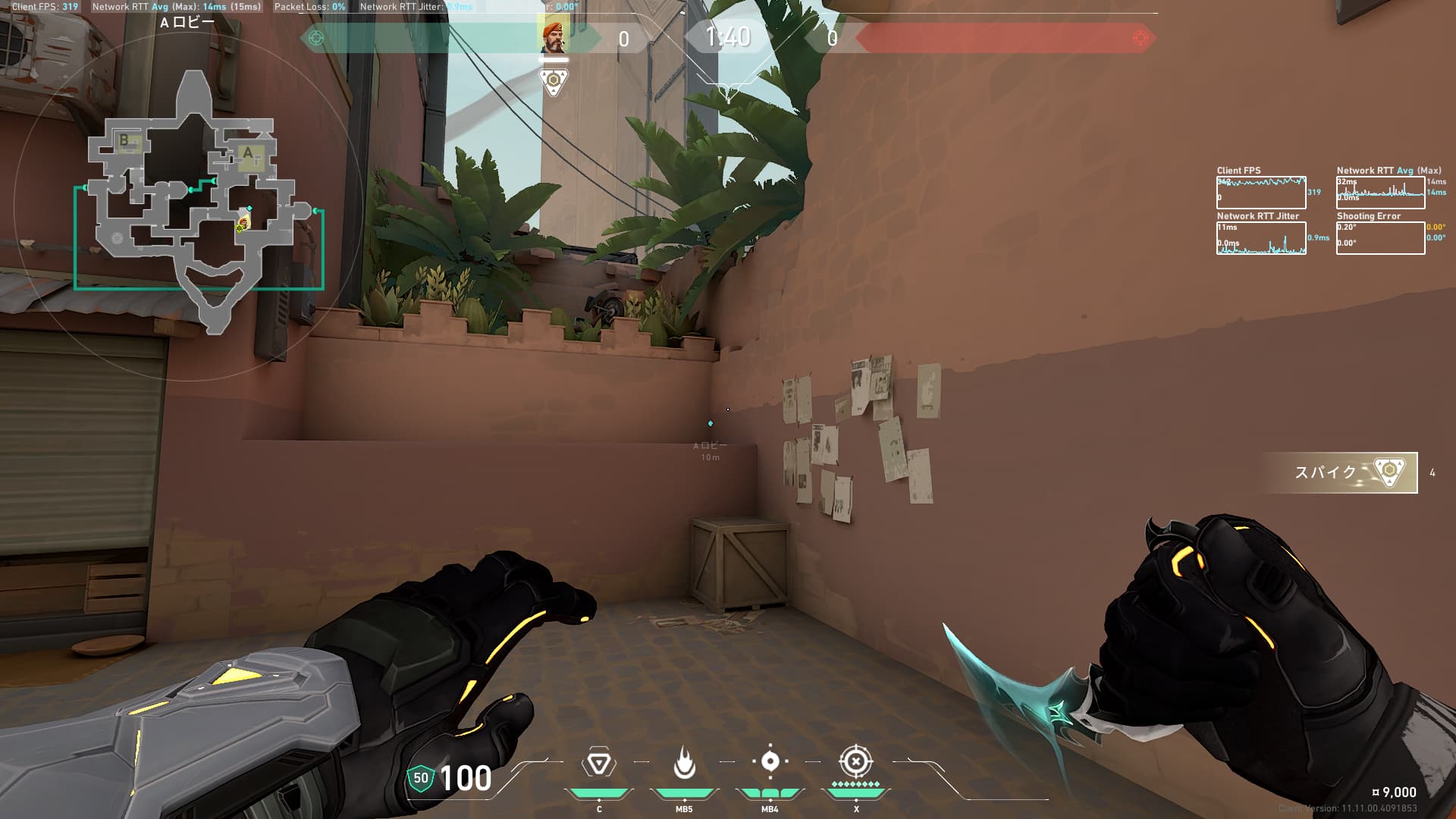Click the B site marker on minimap

tap(125, 140)
